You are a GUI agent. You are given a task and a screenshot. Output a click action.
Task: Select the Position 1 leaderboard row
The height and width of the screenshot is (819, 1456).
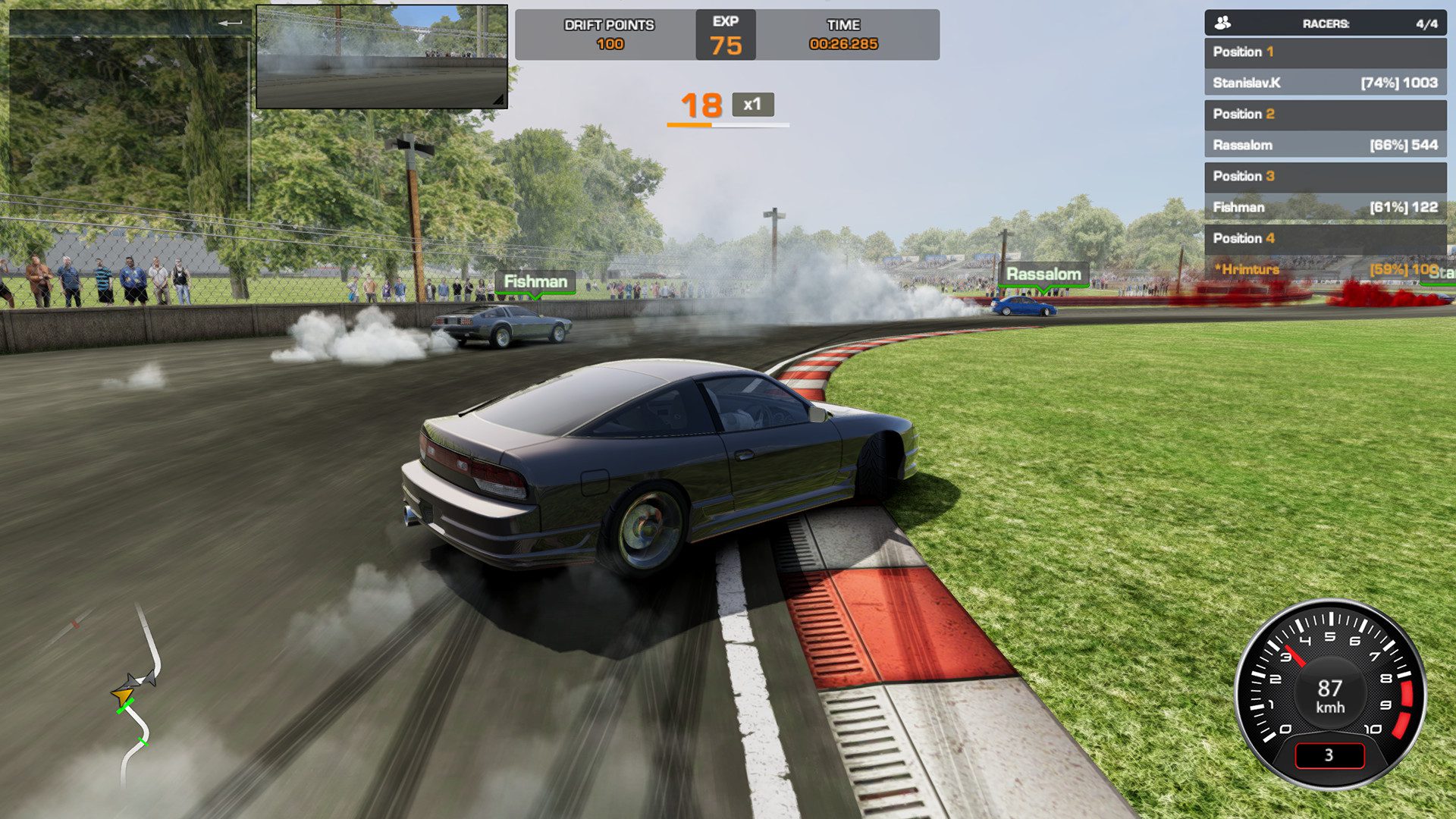tap(1323, 52)
